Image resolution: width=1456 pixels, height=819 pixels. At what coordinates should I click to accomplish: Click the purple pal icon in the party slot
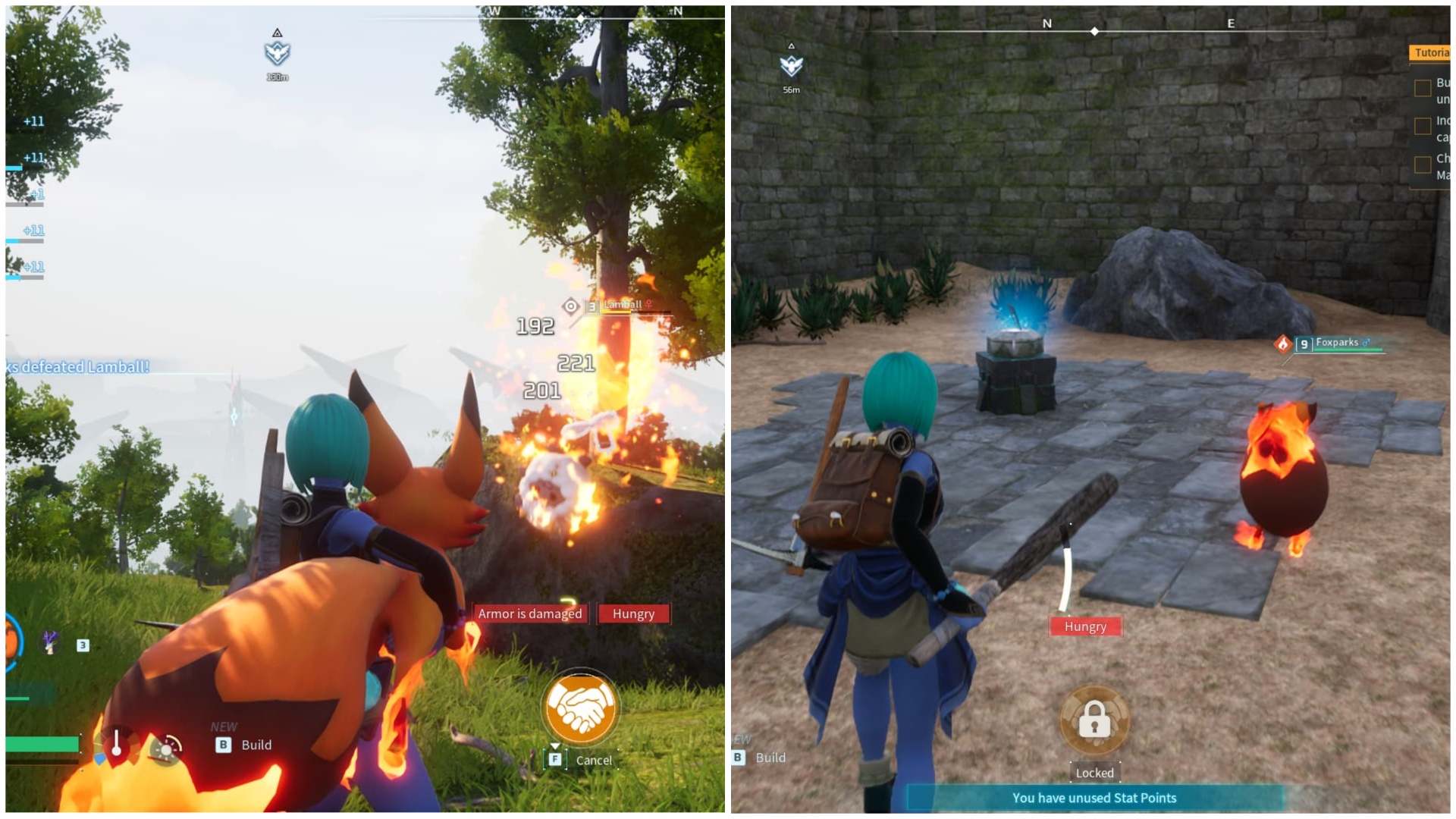pyautogui.click(x=49, y=643)
